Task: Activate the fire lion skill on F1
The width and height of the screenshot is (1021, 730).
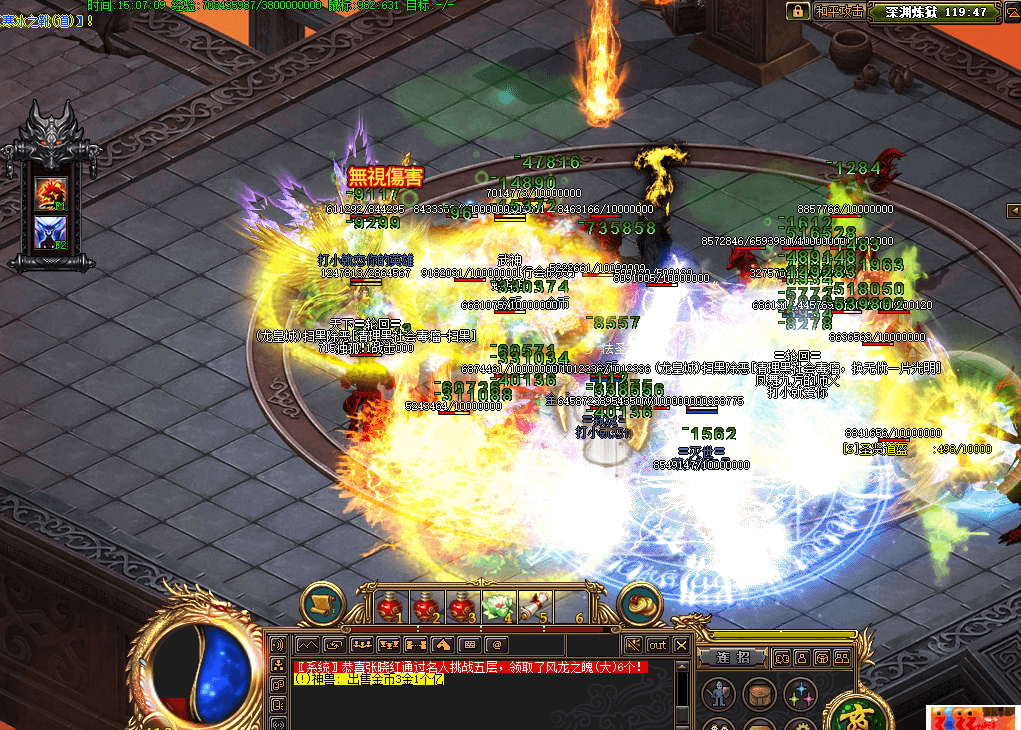Action: [50, 191]
